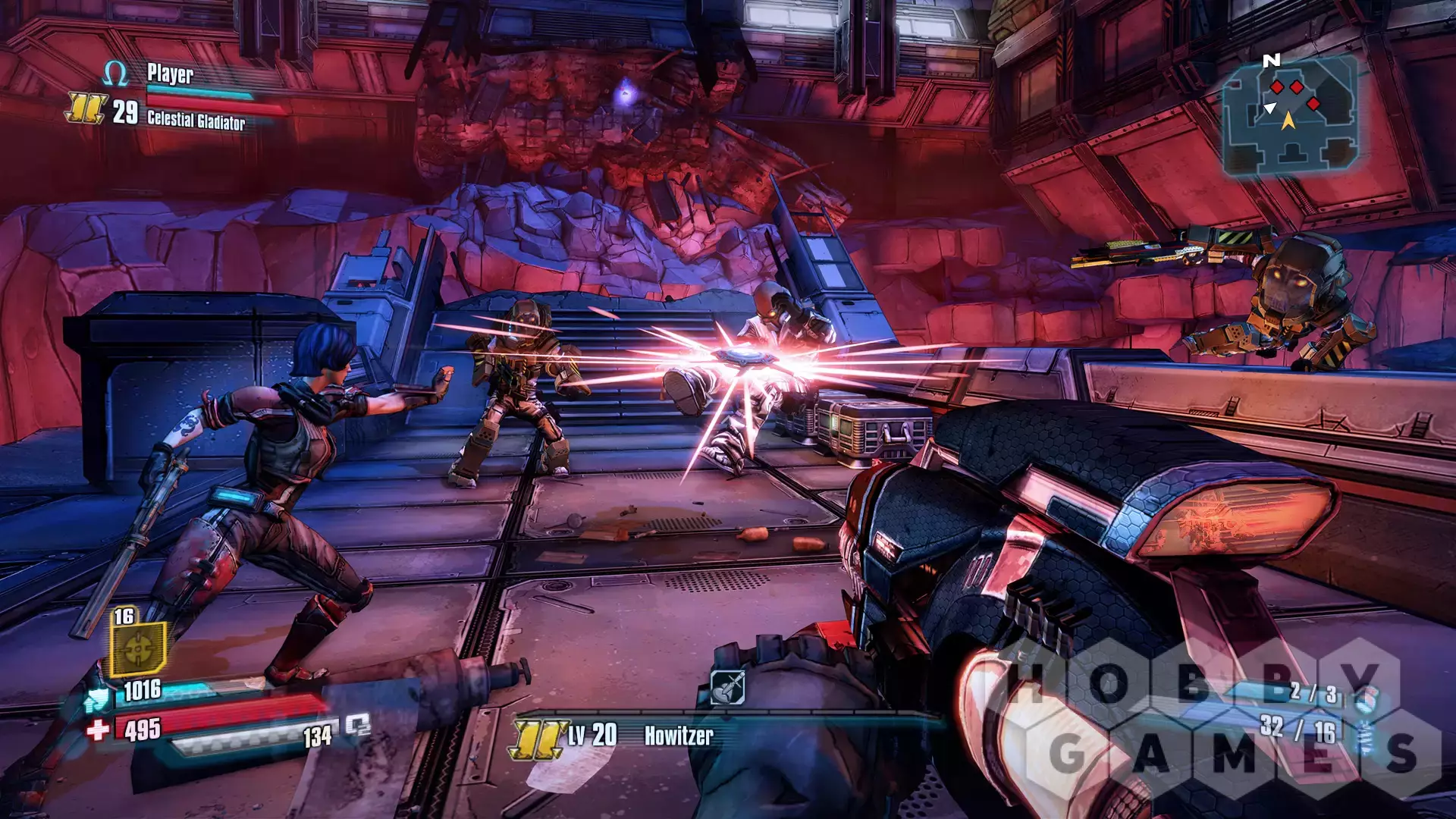Click the minimap in the corner
This screenshot has height=819, width=1456.
[x=1289, y=115]
